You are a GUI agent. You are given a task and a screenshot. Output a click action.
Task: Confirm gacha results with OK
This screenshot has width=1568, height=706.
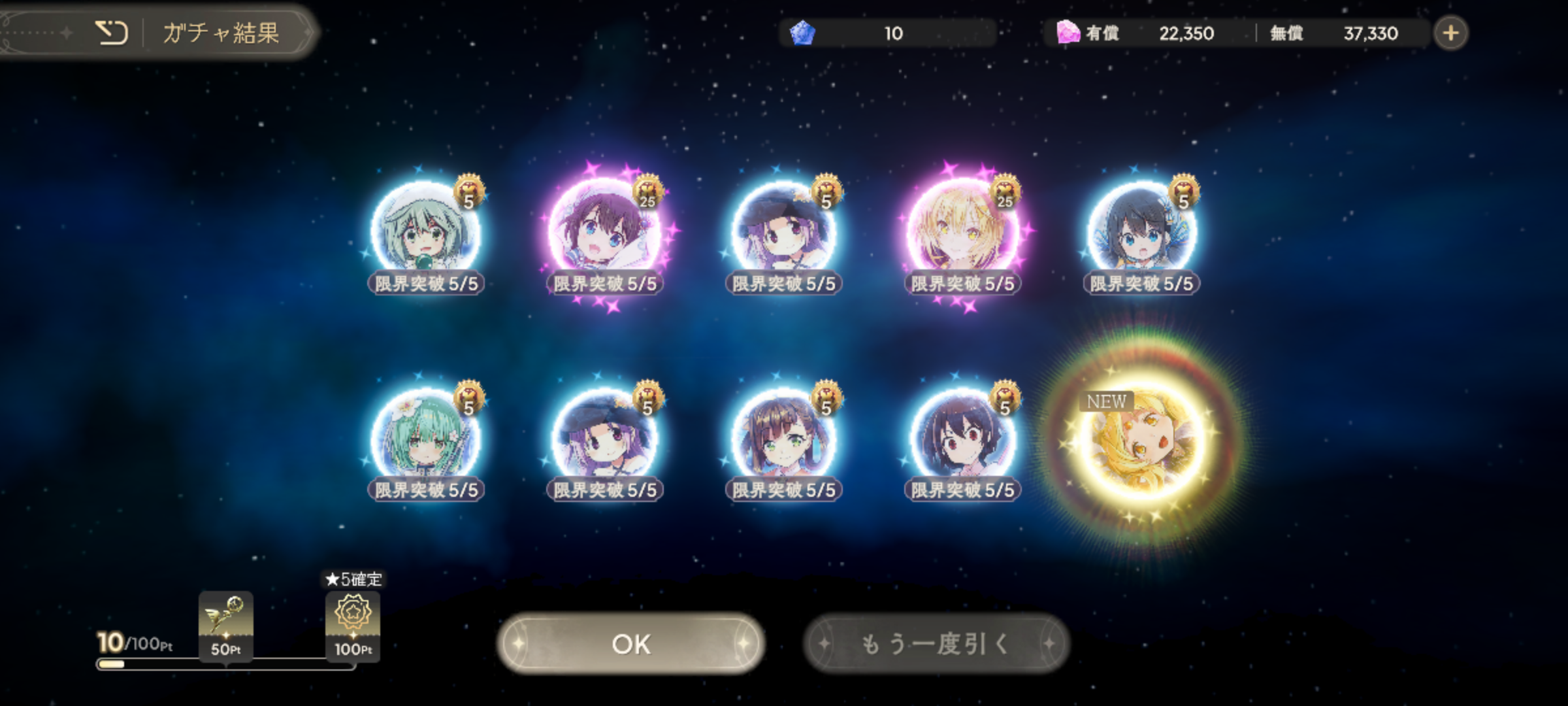(x=630, y=644)
